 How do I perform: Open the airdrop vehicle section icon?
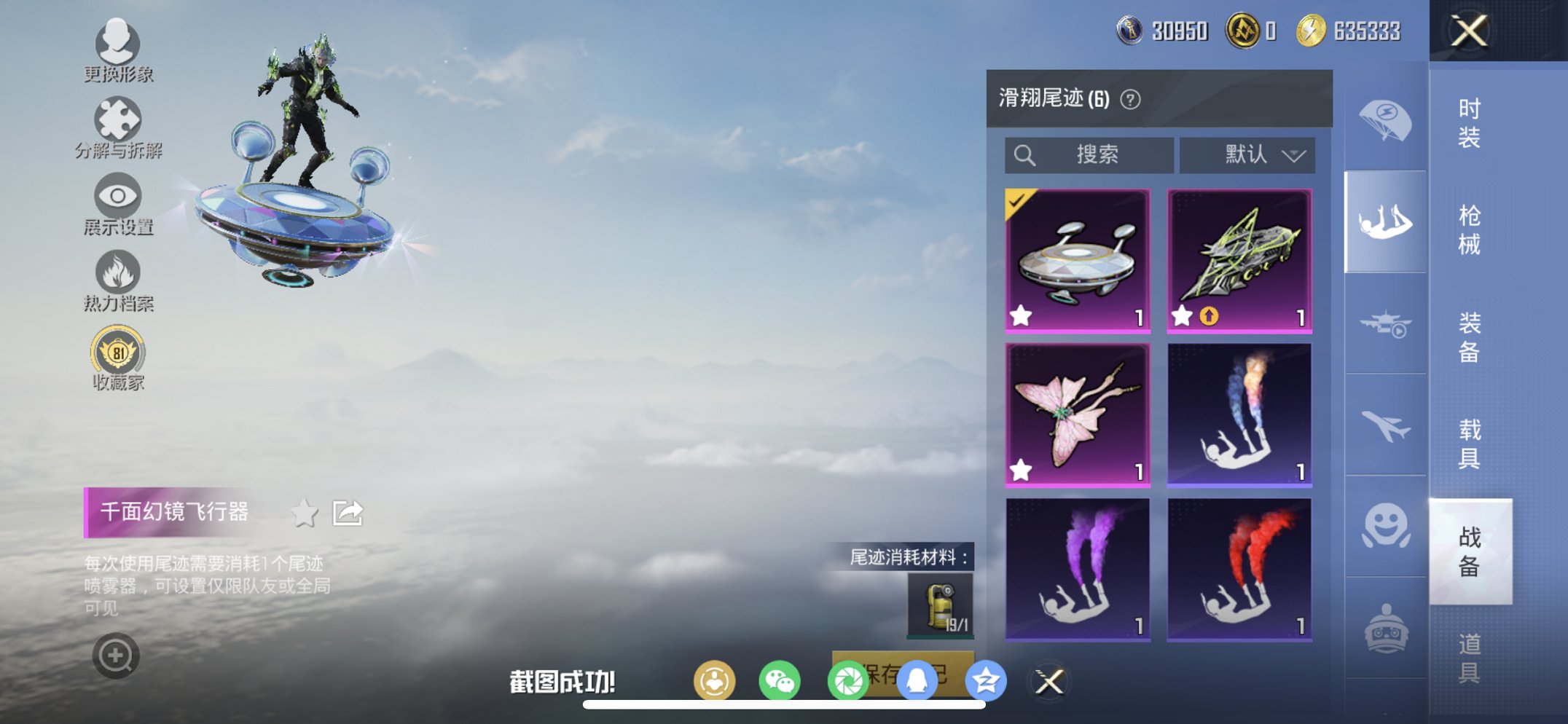(1385, 323)
